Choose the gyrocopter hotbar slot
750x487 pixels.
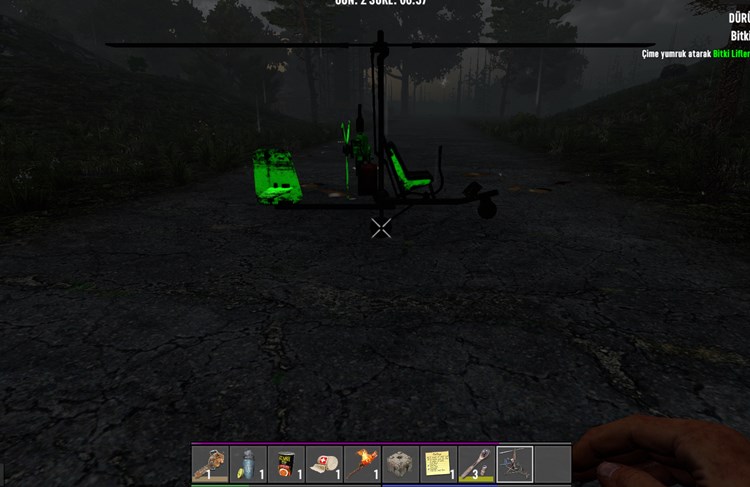tap(515, 464)
